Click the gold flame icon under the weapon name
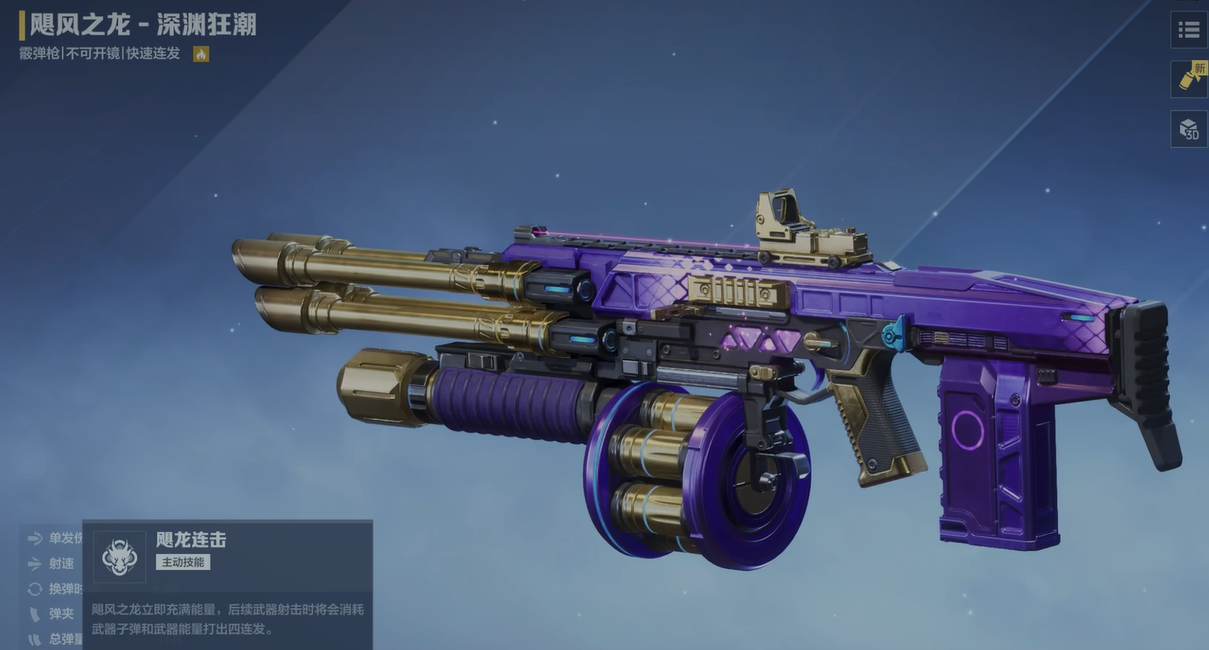Viewport: 1209px width, 650px height. [201, 54]
